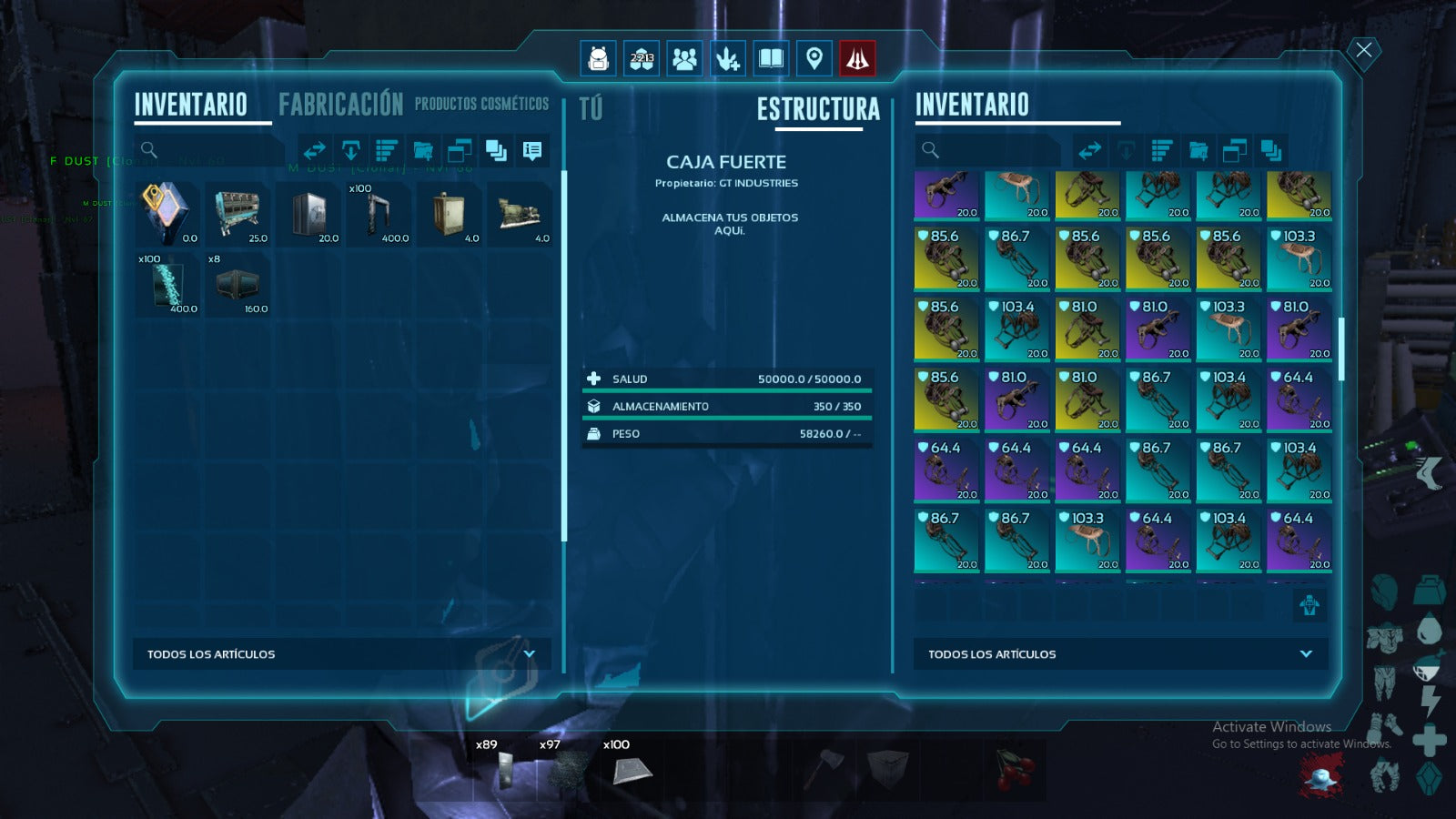Select the cherries hotbar slot
Screen dimensions: 1456x819
(1014, 769)
